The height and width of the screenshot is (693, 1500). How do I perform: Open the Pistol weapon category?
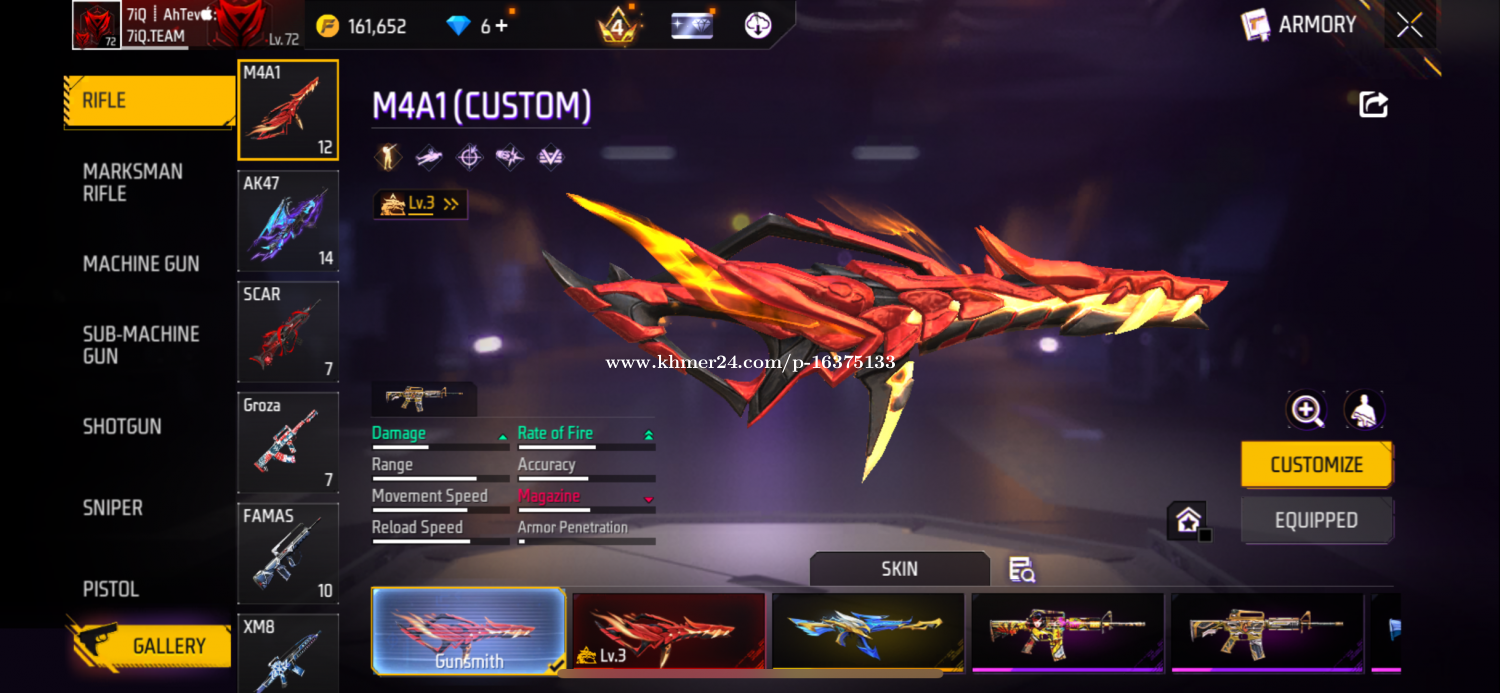[111, 589]
